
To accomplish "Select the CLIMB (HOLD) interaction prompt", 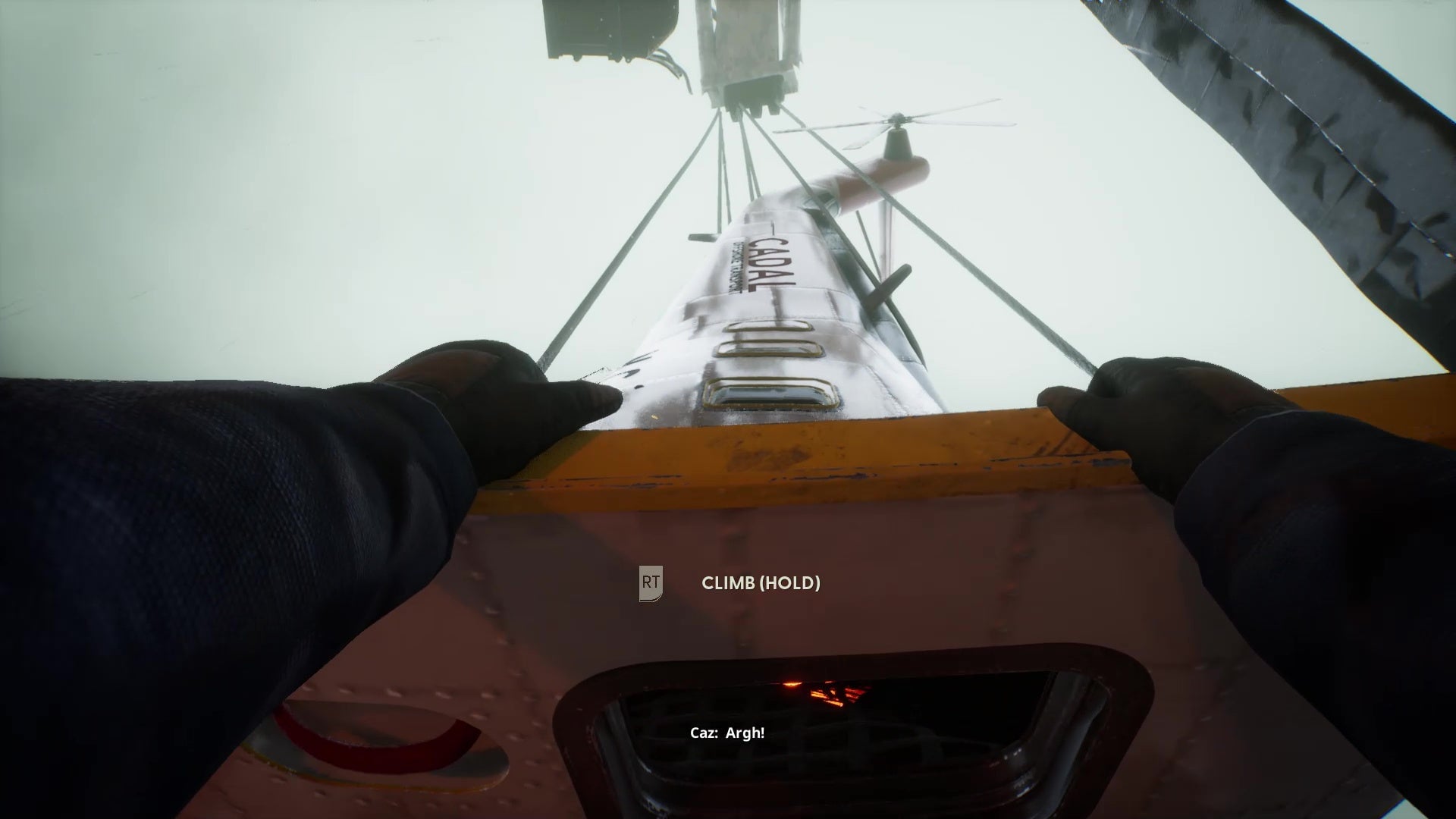I will [x=761, y=584].
